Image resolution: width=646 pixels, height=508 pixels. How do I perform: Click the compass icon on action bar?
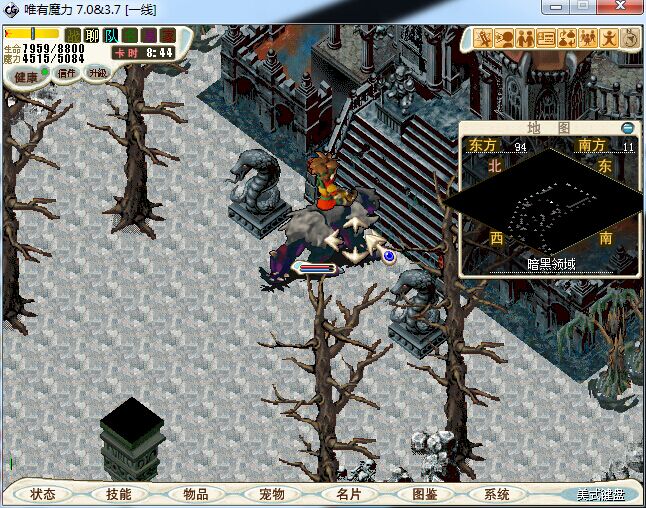pyautogui.click(x=630, y=39)
